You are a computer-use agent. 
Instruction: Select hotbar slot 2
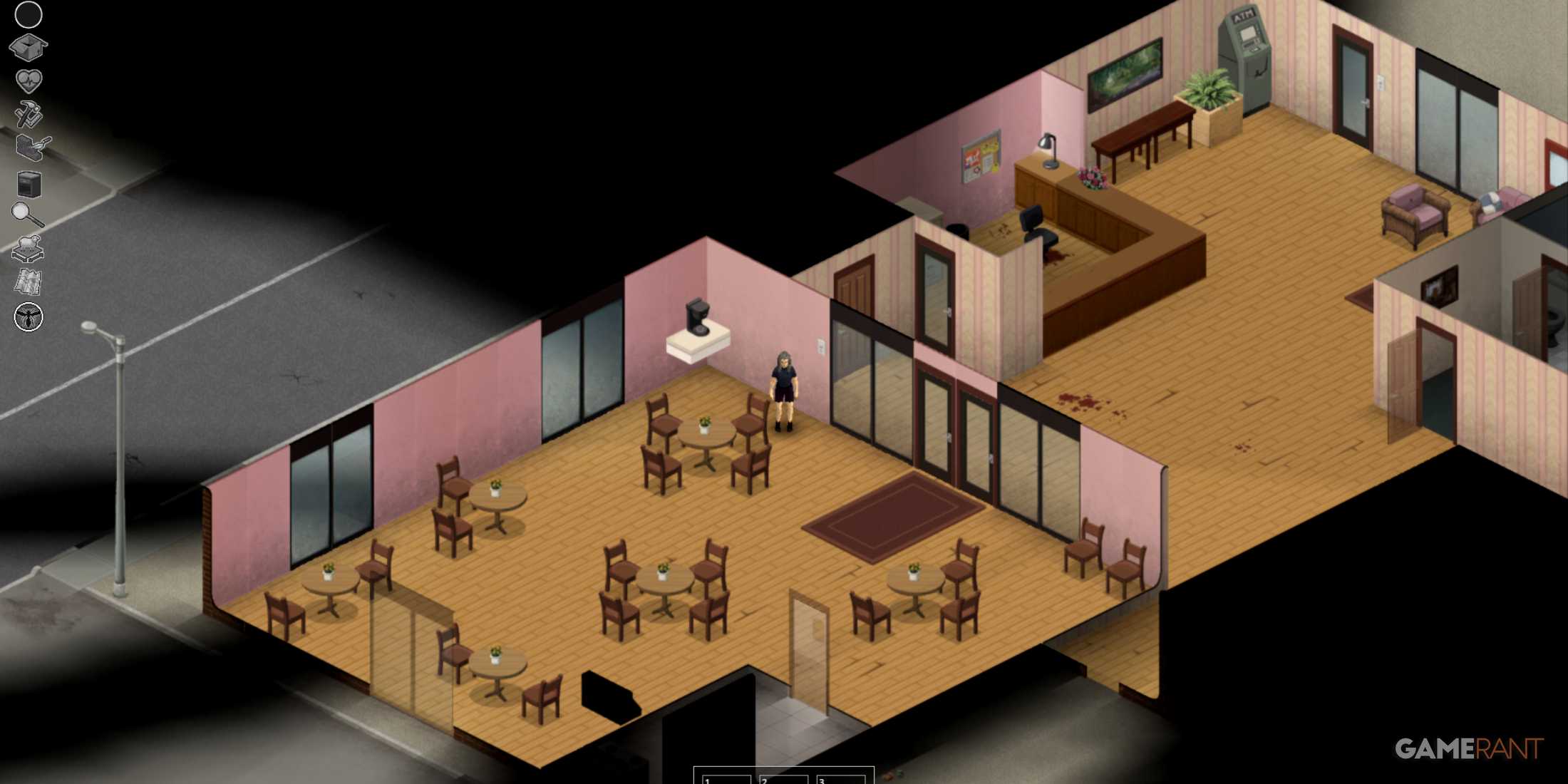[784, 778]
